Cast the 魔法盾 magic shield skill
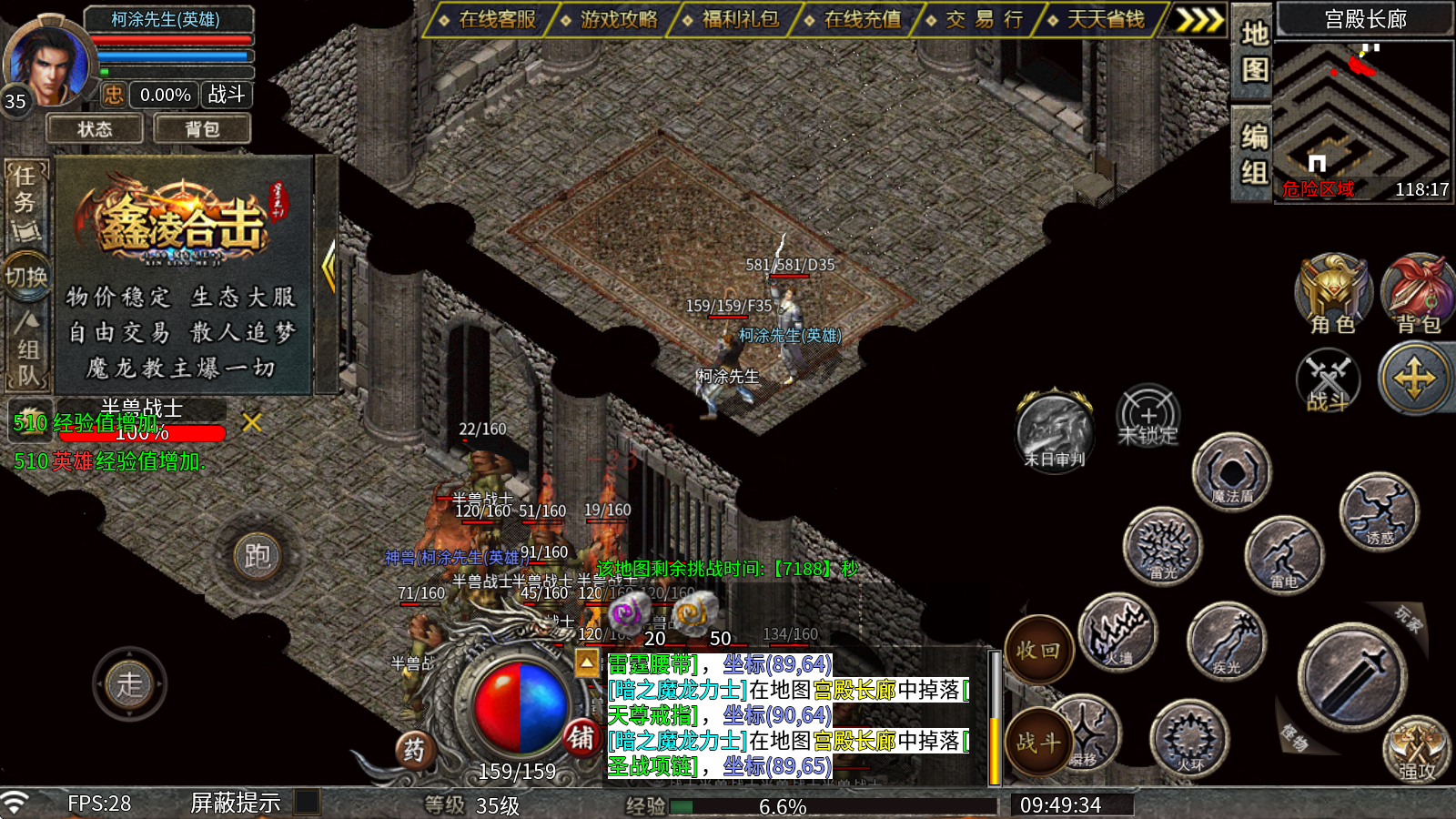This screenshot has width=1456, height=819. tap(1232, 473)
